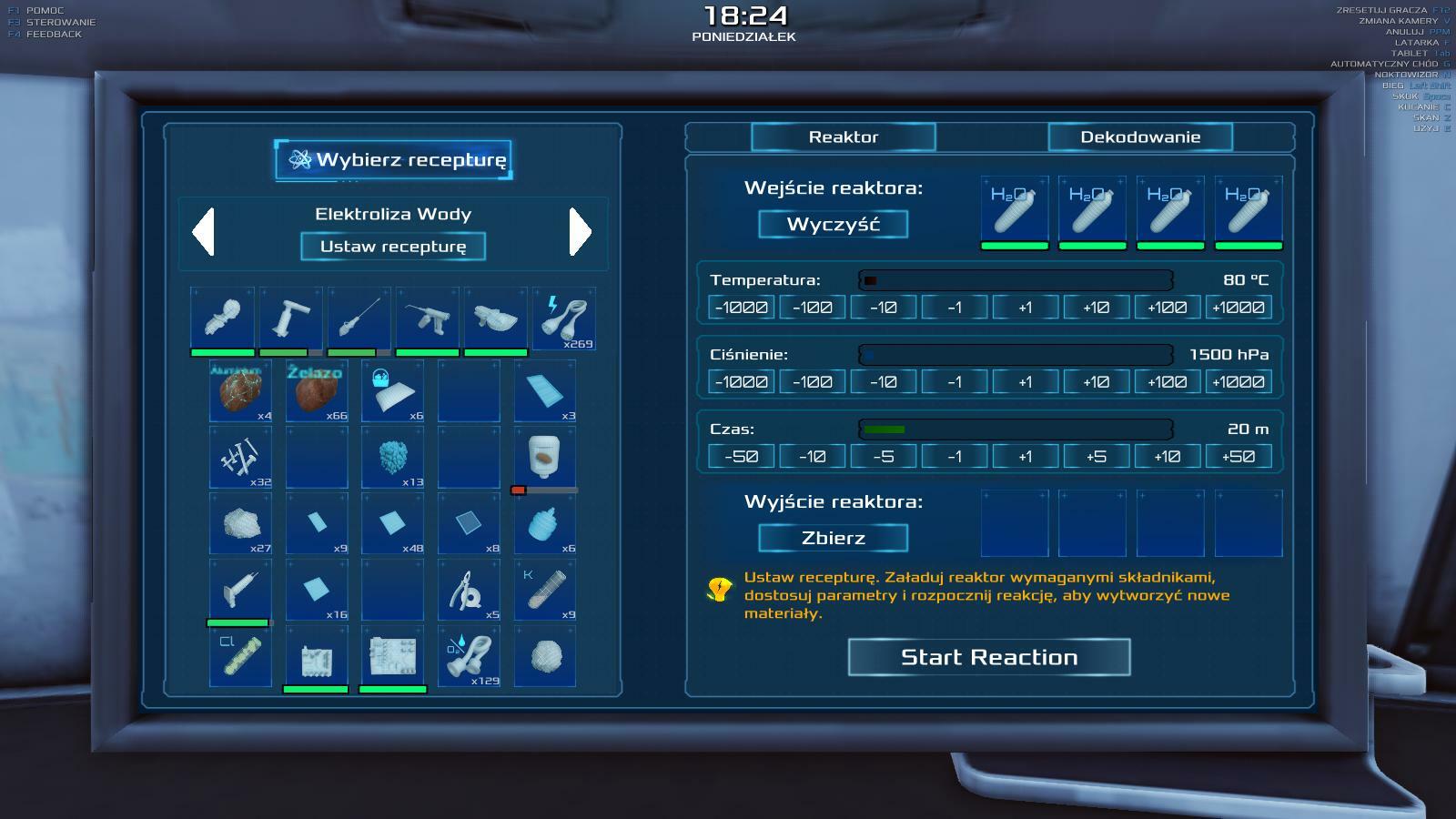Switch to the Dekodowanie tab
Viewport: 1456px width, 819px height.
click(x=1140, y=137)
